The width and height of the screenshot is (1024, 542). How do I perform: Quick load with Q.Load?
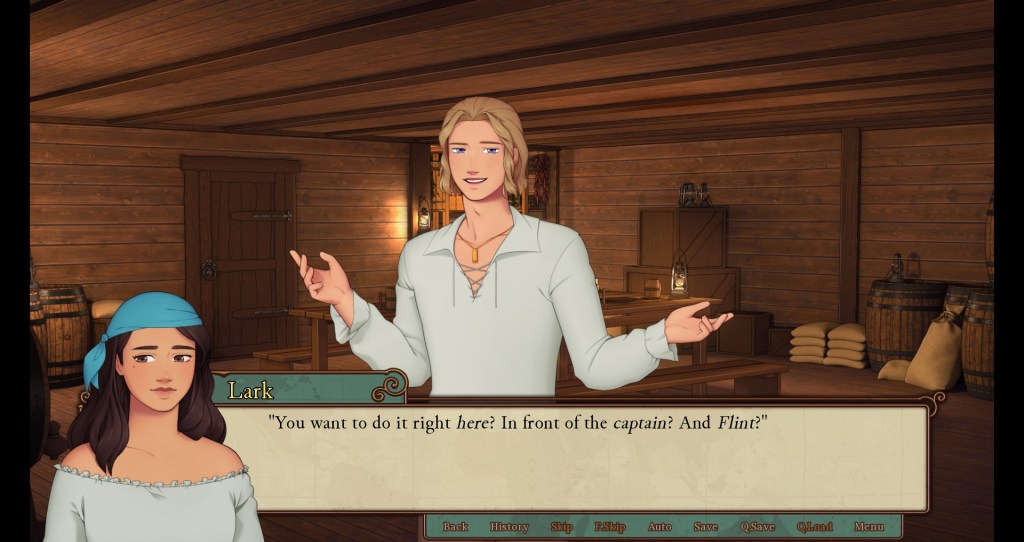point(814,527)
